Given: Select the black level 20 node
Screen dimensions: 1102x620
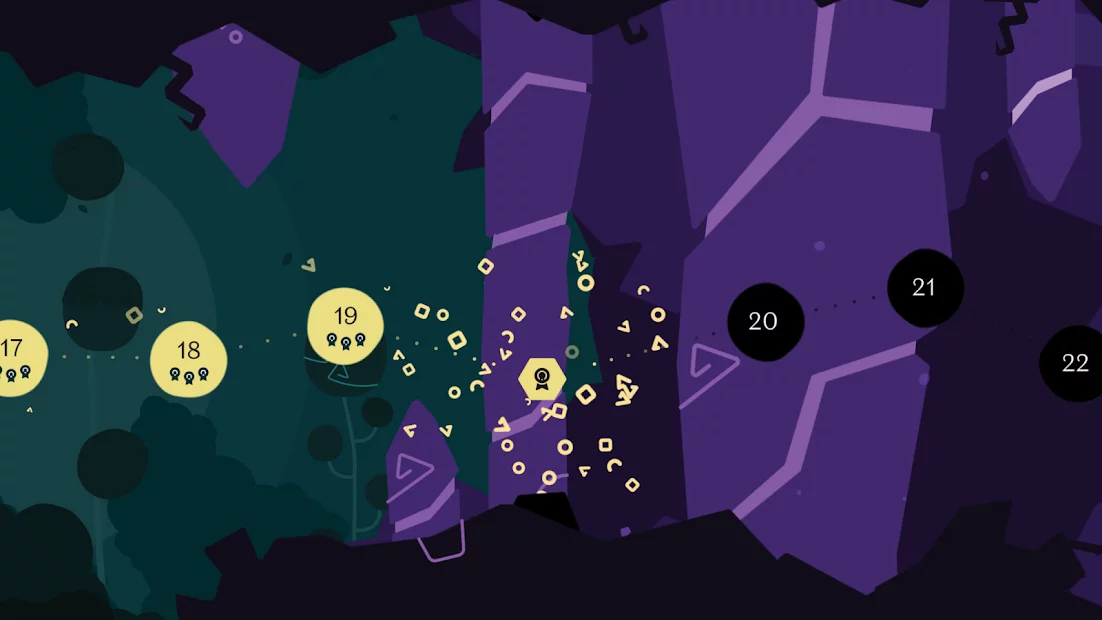Looking at the screenshot, I should pos(765,321).
